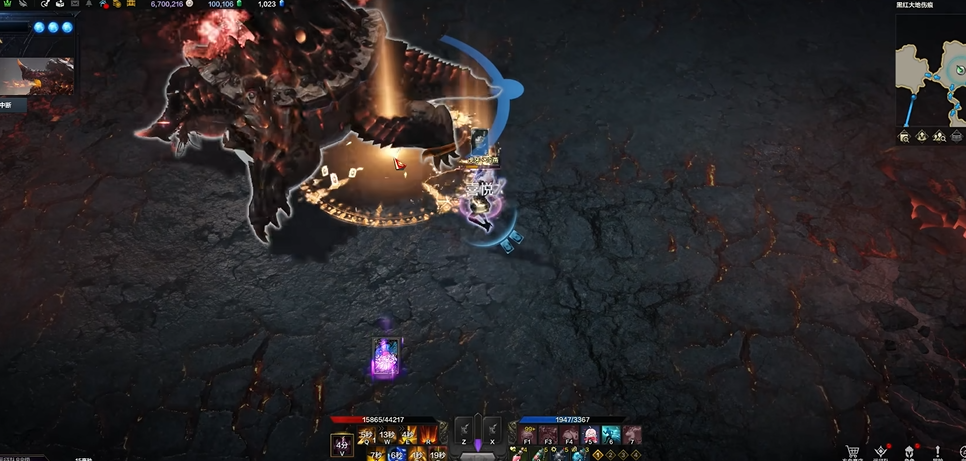Open the mail envelope icon
Screen dimensions: 966x461
point(73,4)
